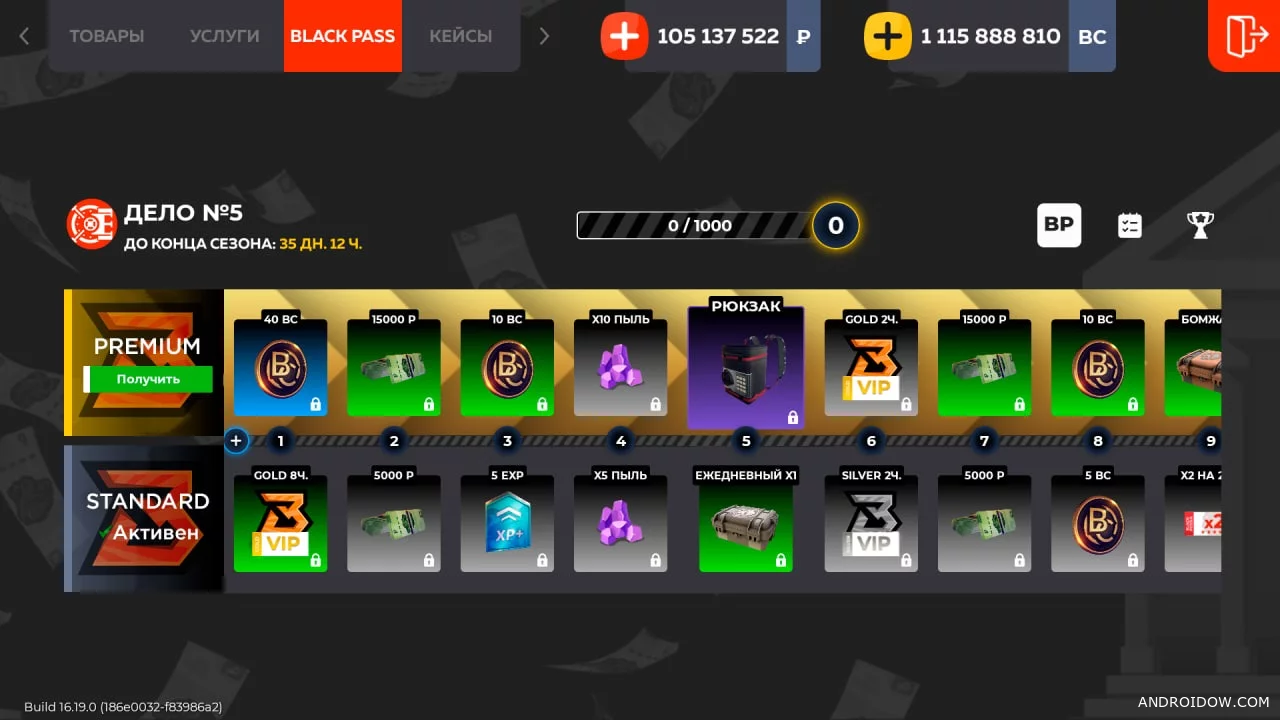This screenshot has height=720, width=1280.
Task: Click the left arrow beside the tabs
Action: (x=24, y=36)
